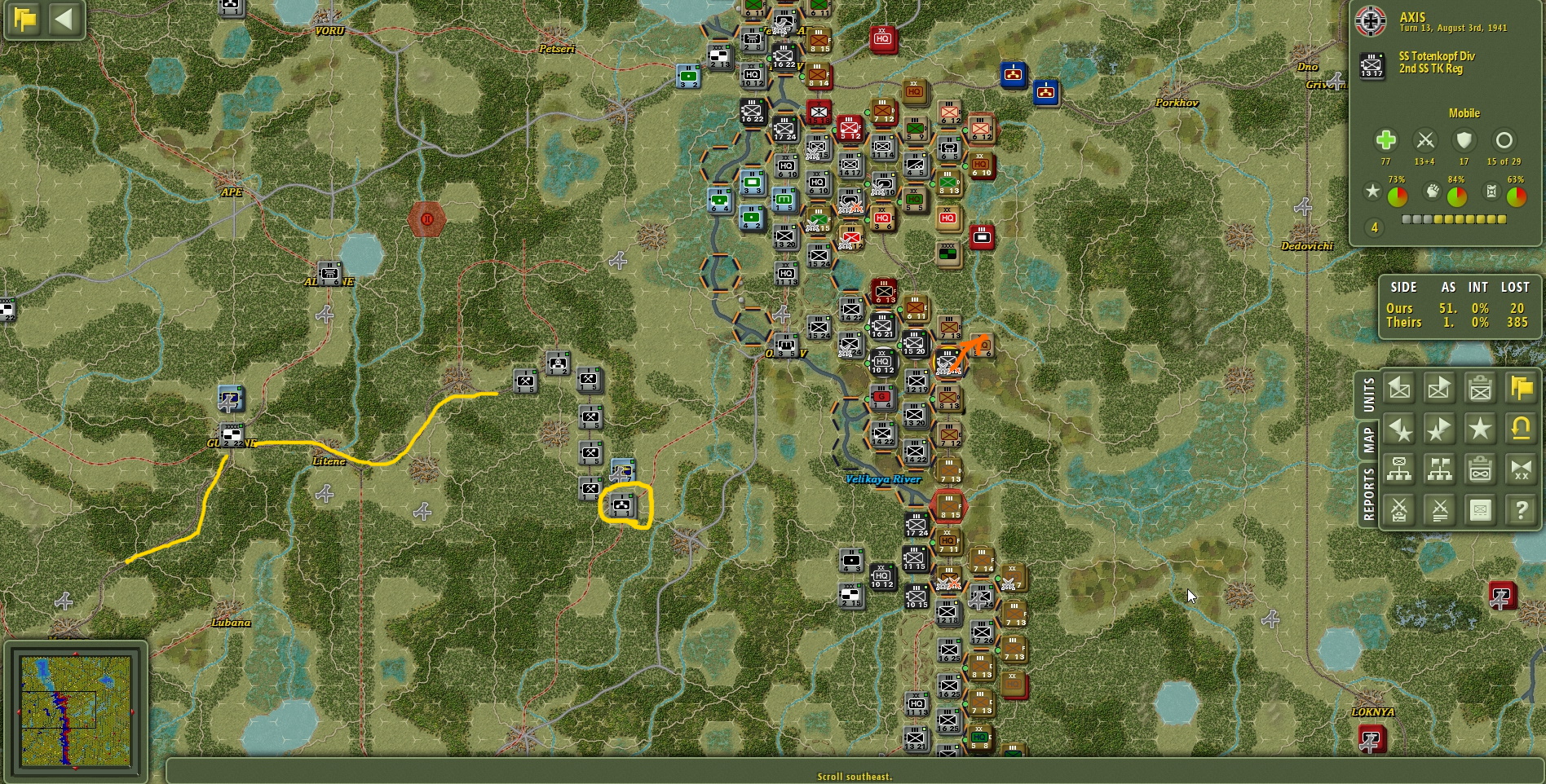Click the crossed swords battle summary icon
Viewport: 1546px width, 784px height.
tap(1439, 510)
